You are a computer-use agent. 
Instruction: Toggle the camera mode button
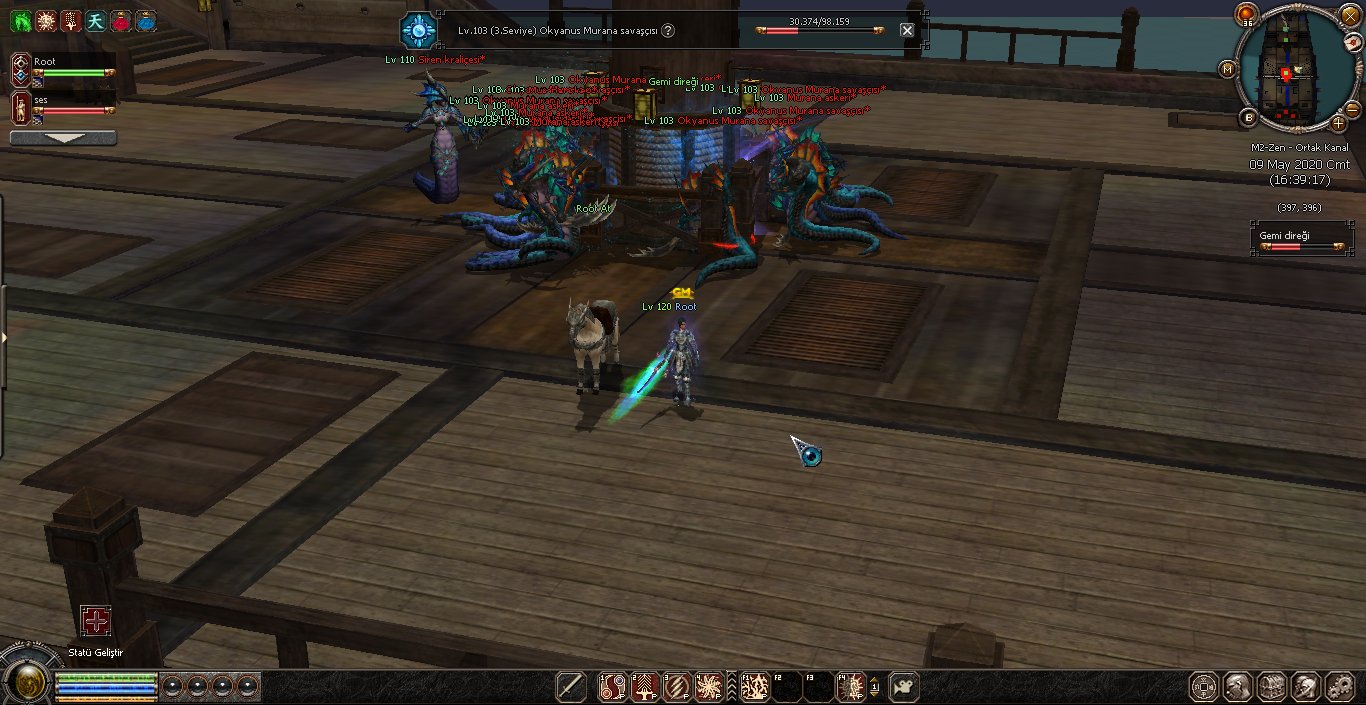[x=904, y=687]
